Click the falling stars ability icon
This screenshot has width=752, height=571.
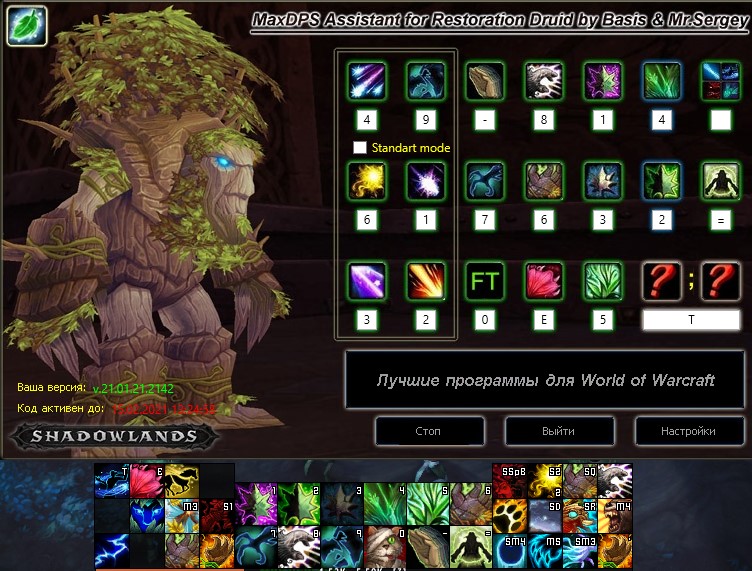pyautogui.click(x=367, y=81)
